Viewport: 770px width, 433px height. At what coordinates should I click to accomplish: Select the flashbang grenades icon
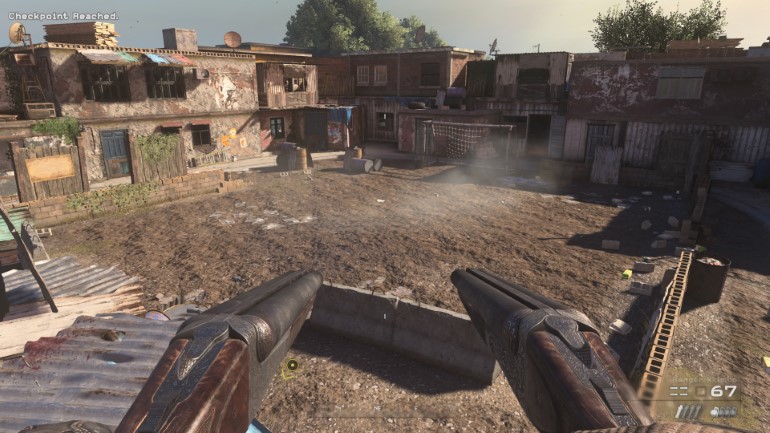coord(689,411)
